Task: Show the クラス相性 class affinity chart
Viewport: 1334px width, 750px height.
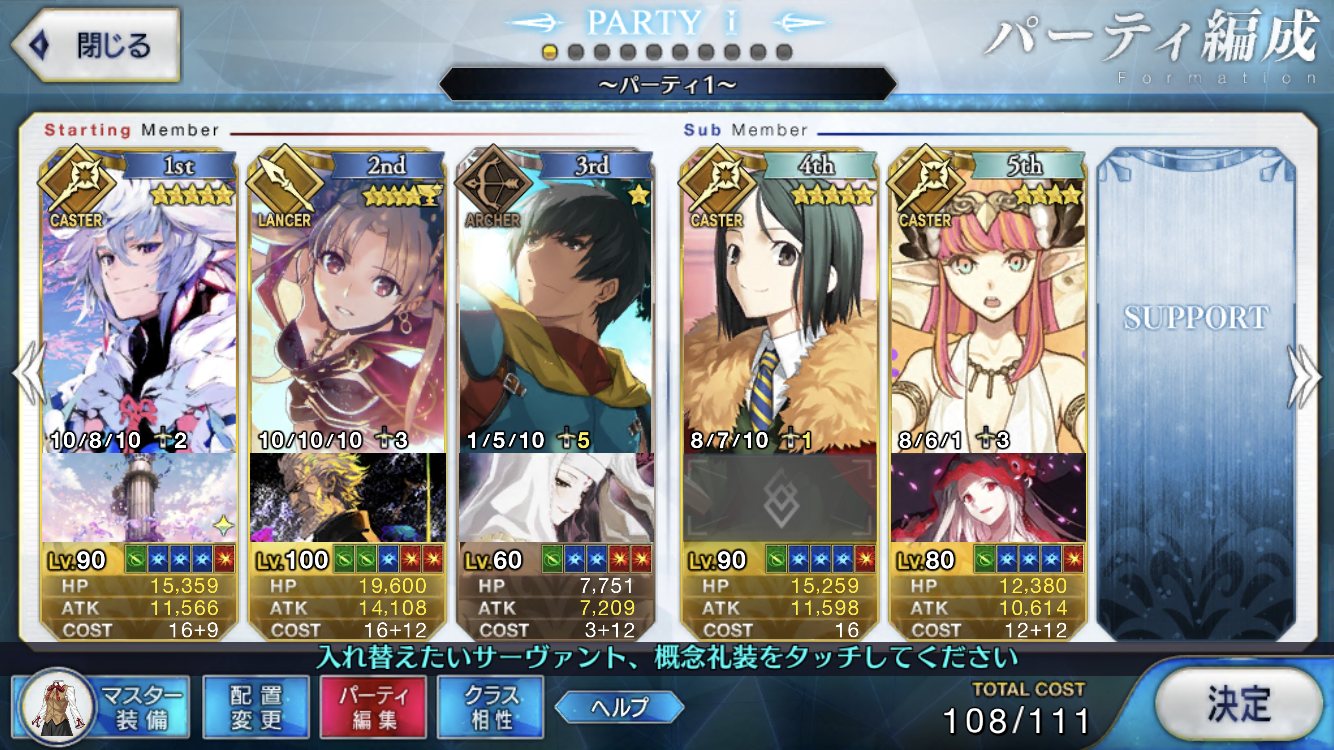Action: pyautogui.click(x=490, y=707)
